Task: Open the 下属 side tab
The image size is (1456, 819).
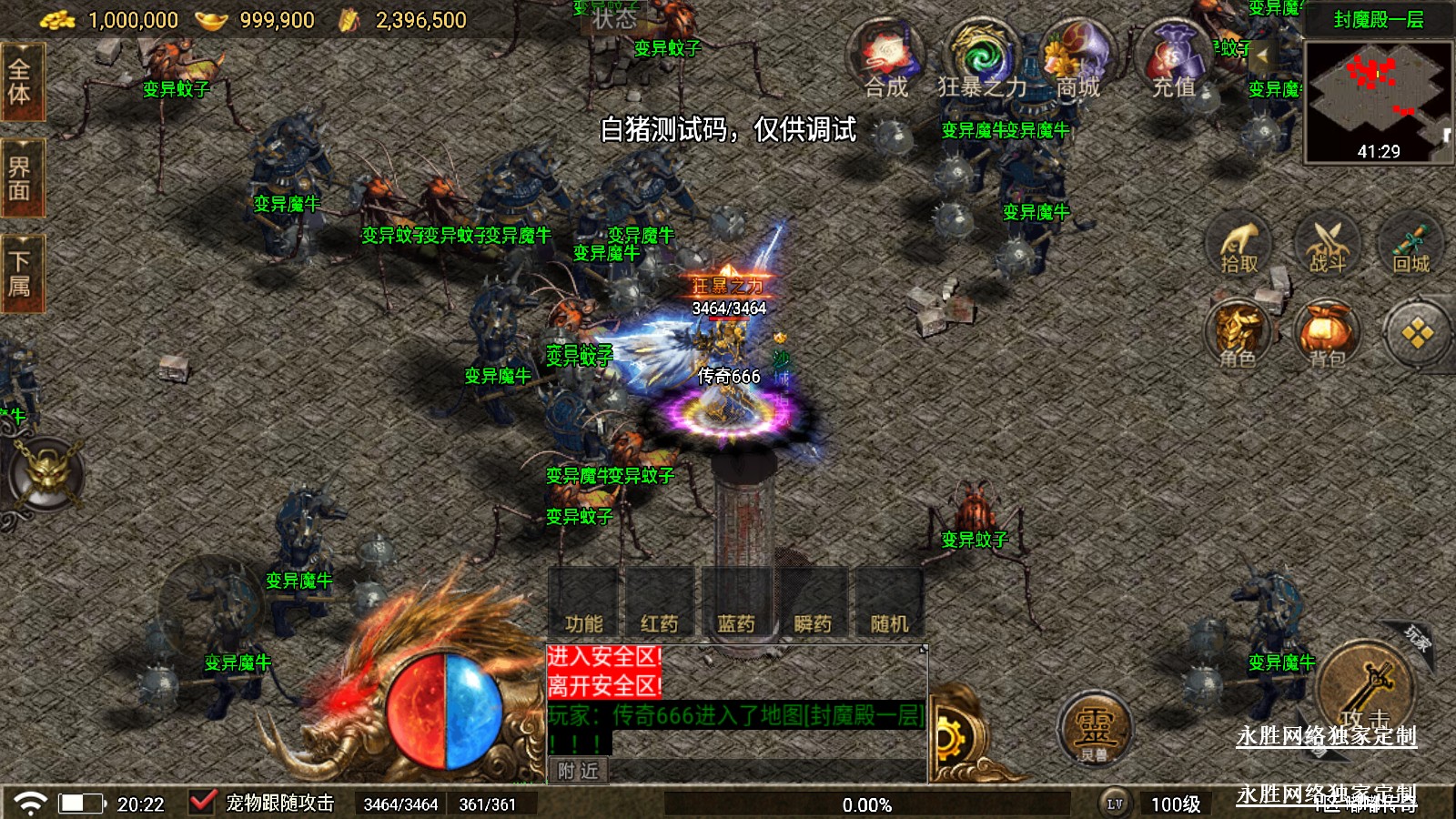Action: point(20,274)
